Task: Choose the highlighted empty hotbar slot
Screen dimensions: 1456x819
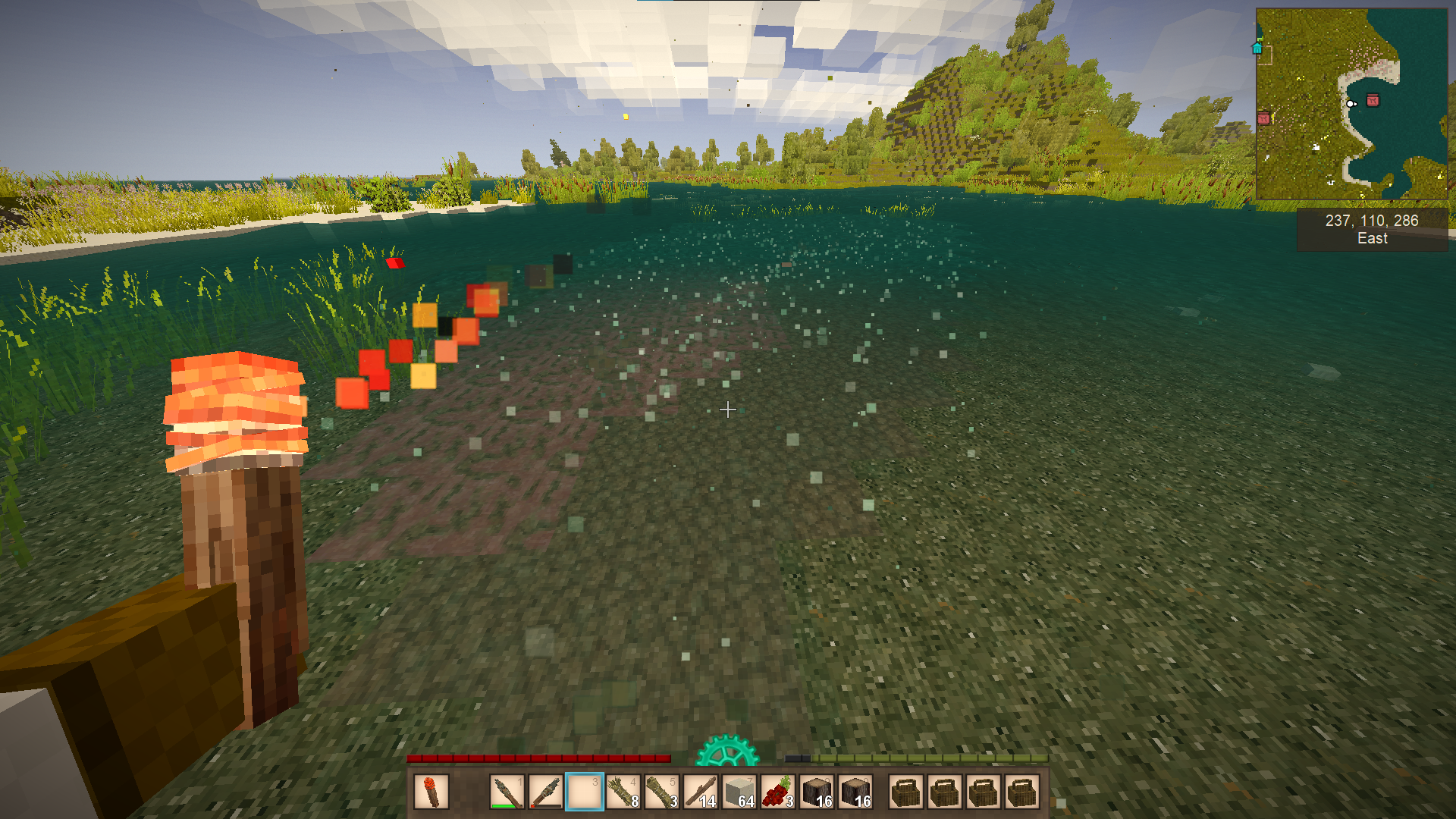Action: point(584,792)
